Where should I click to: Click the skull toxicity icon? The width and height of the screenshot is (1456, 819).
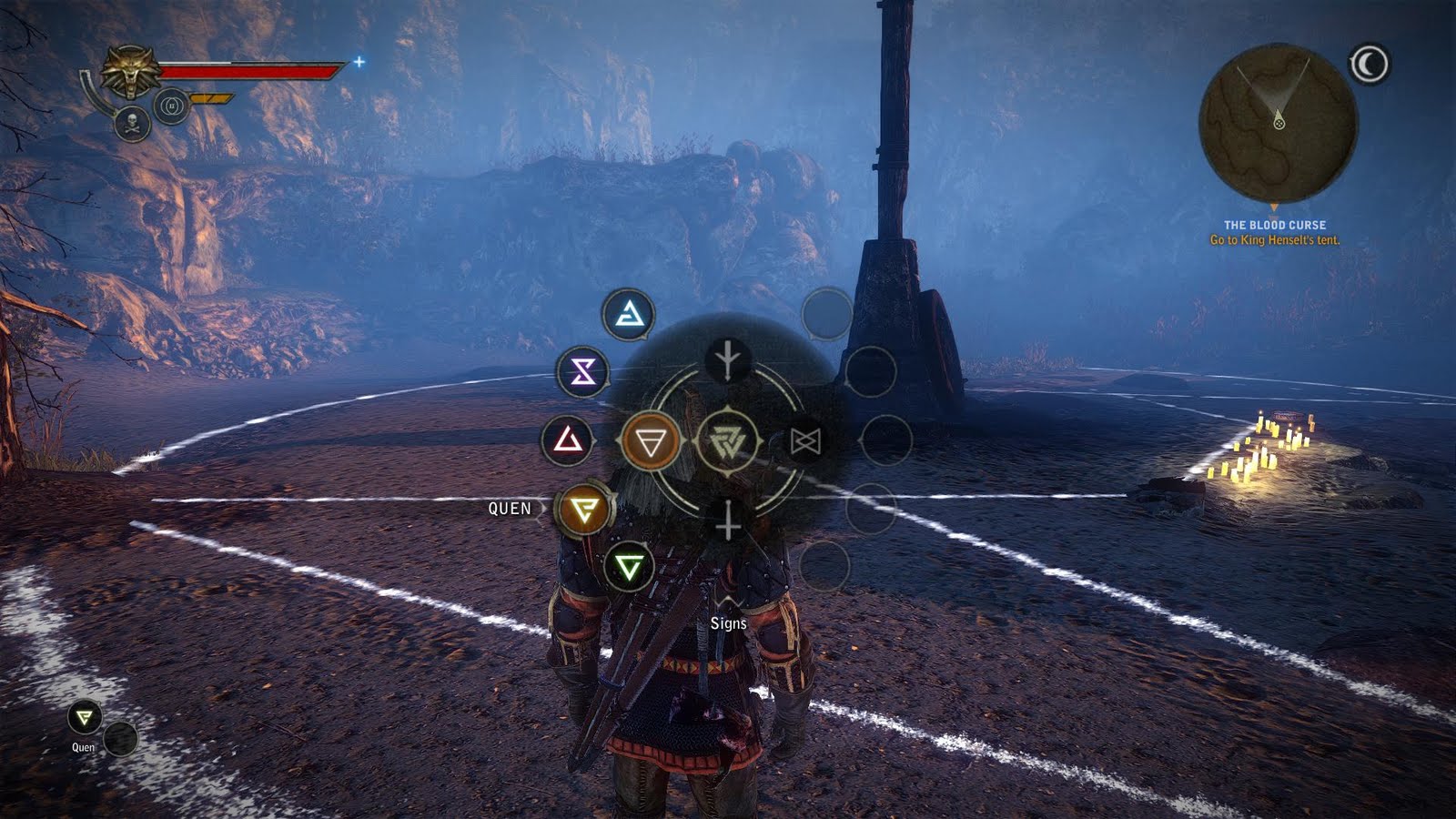point(133,123)
